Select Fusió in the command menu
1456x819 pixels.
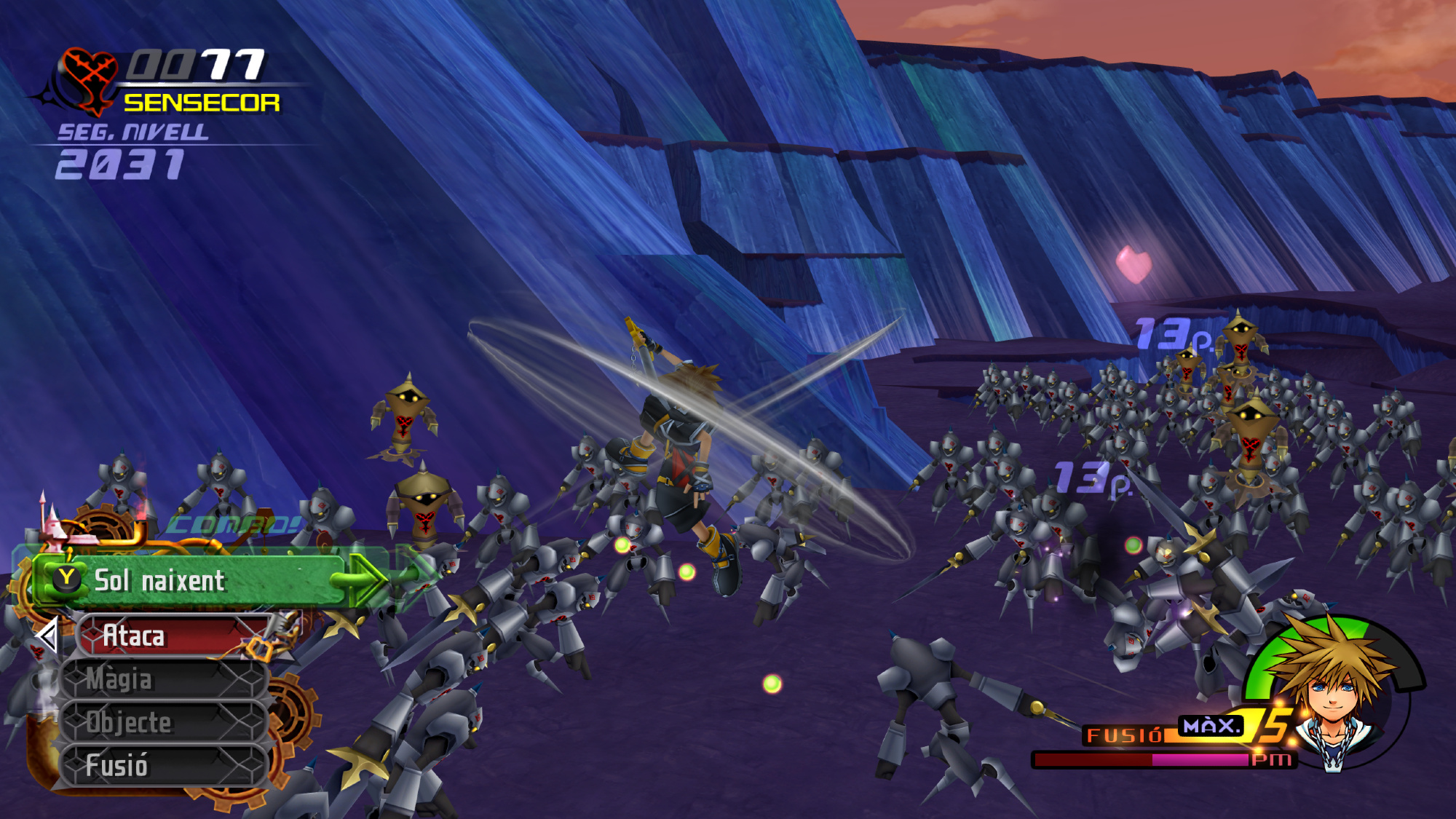[x=164, y=765]
